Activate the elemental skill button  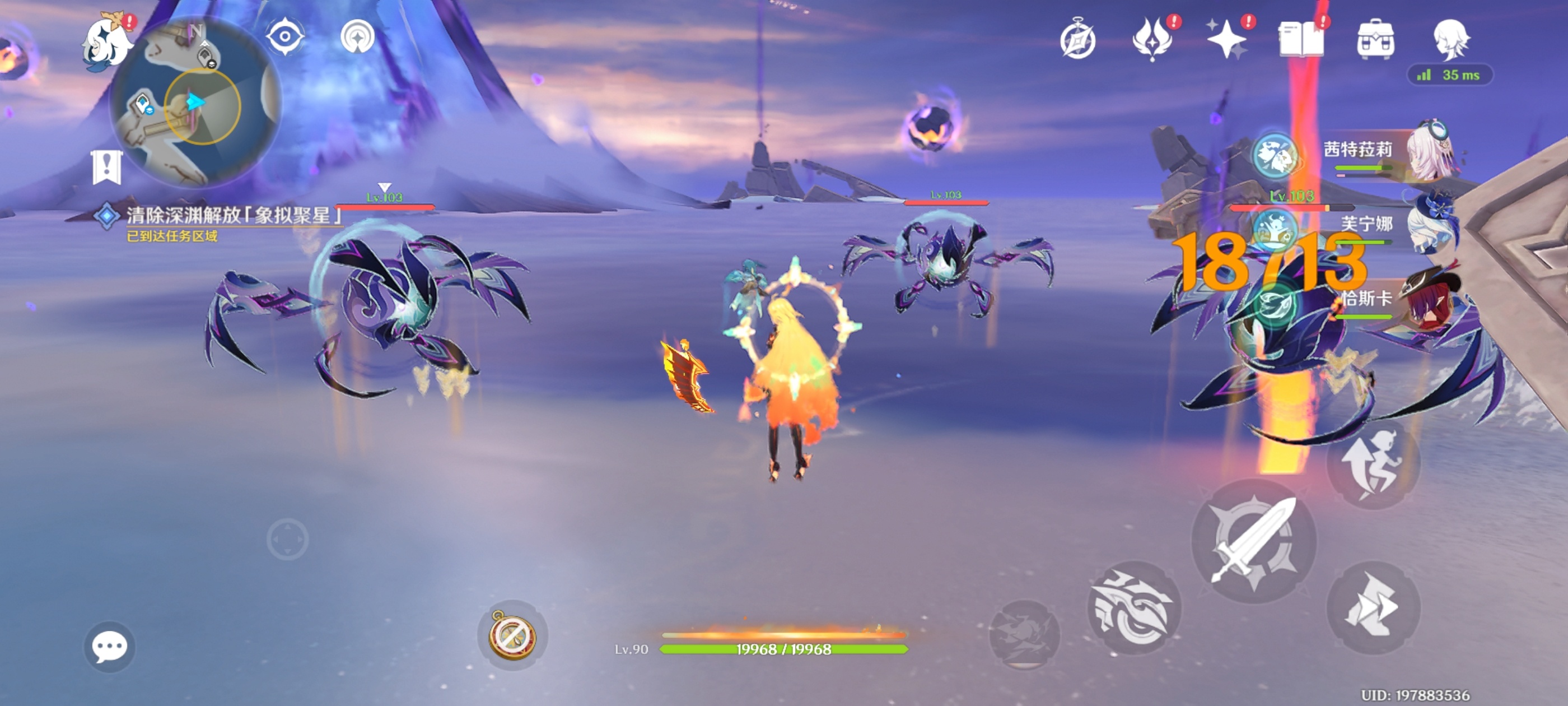(1133, 609)
